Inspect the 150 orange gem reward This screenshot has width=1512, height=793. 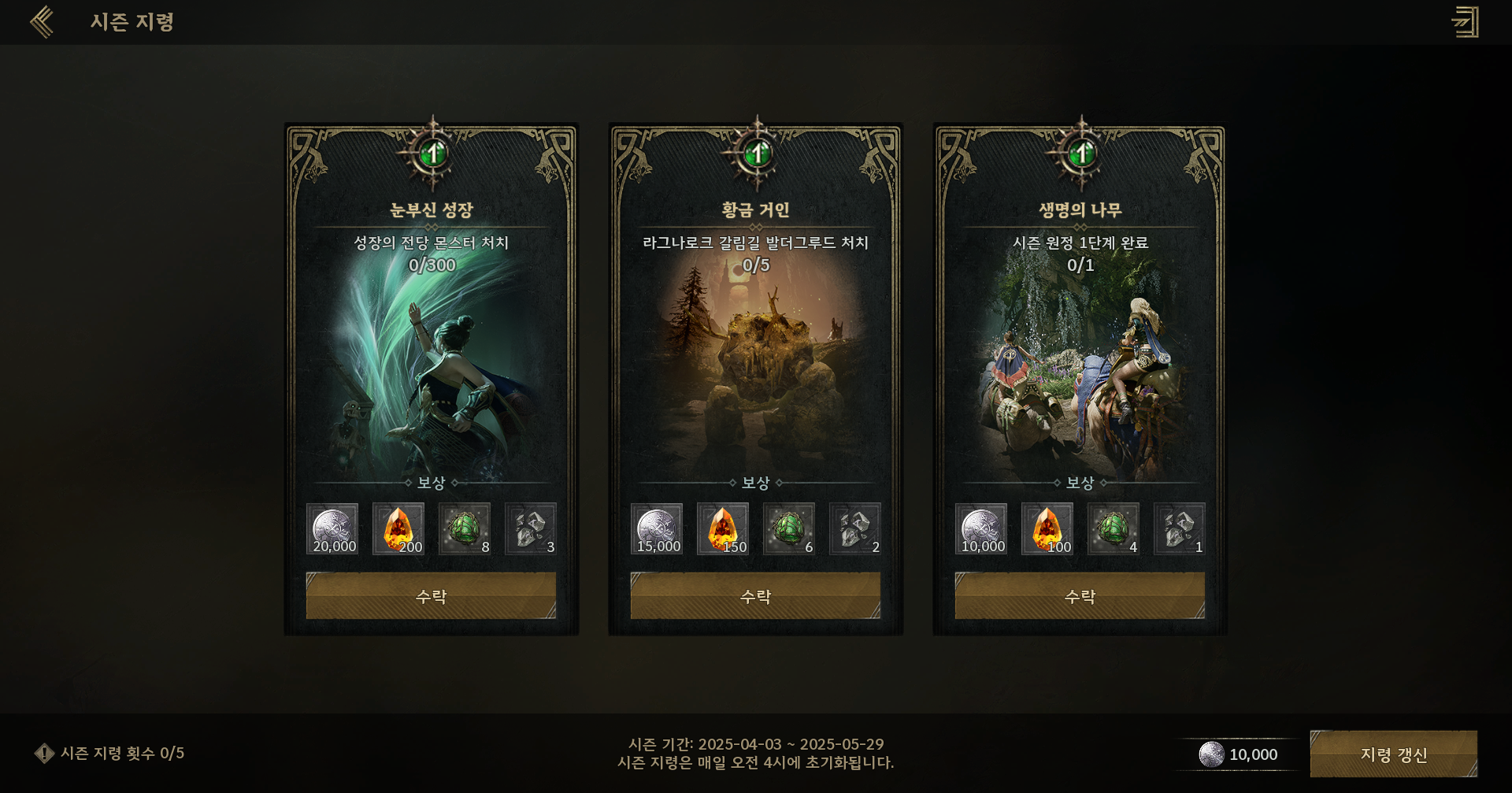723,529
